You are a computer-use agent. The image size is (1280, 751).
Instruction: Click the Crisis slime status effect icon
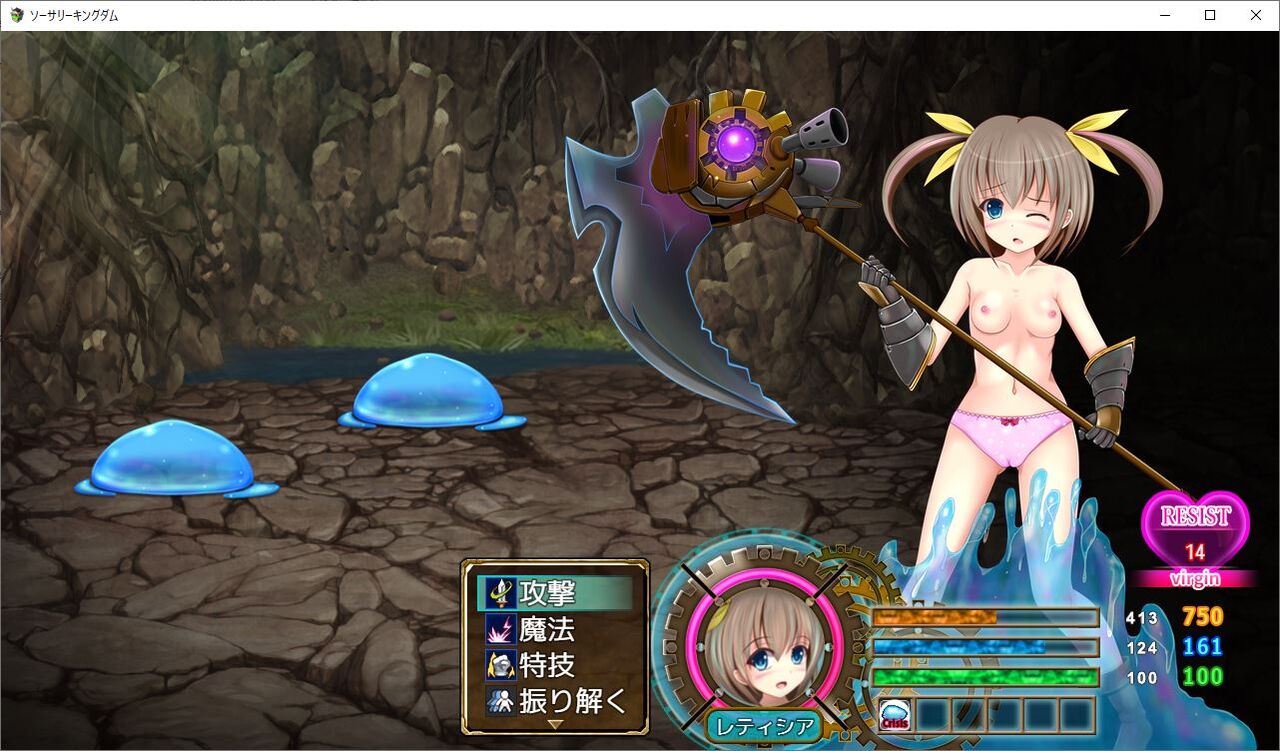(x=897, y=713)
